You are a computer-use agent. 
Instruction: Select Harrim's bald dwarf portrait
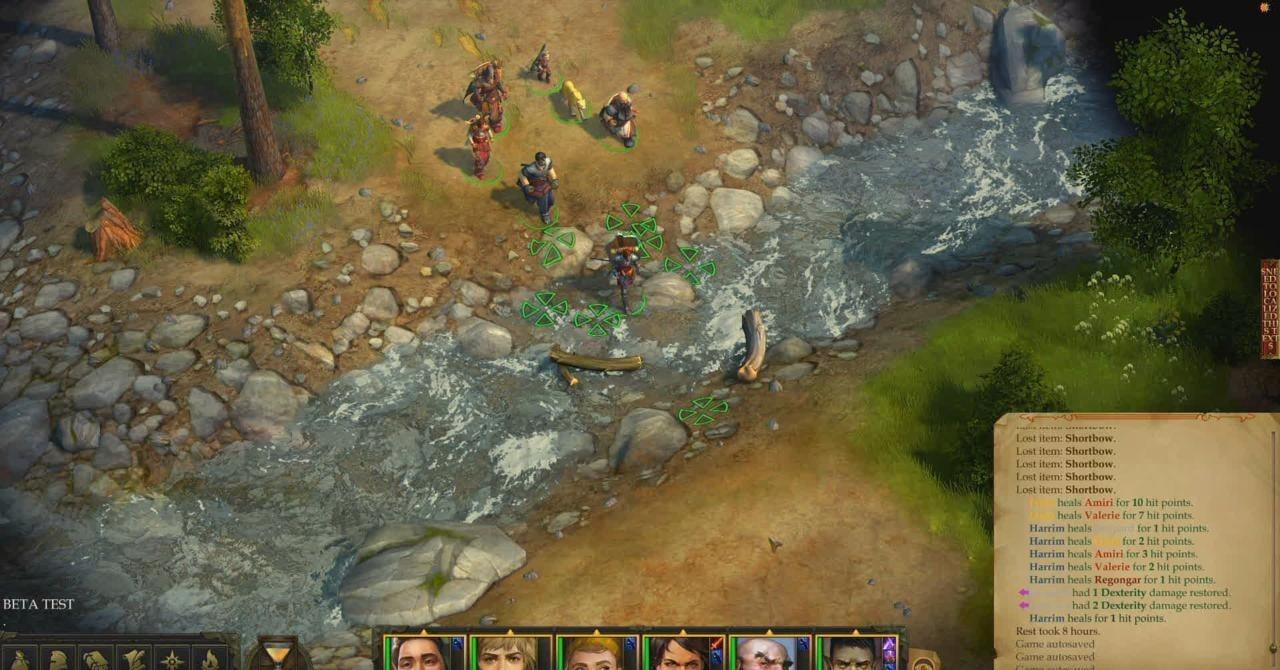pyautogui.click(x=763, y=654)
